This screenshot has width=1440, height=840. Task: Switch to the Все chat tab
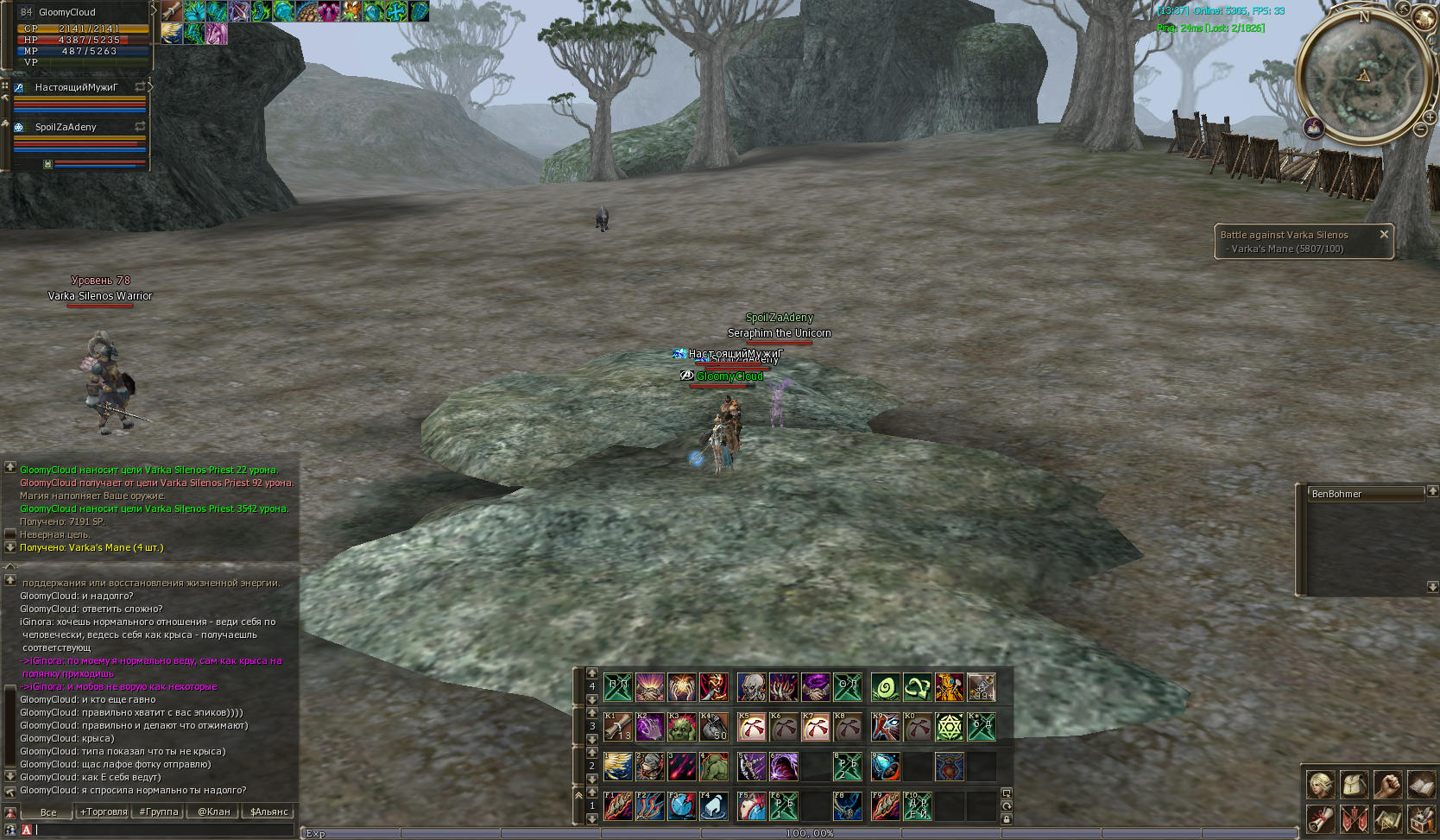coord(48,812)
